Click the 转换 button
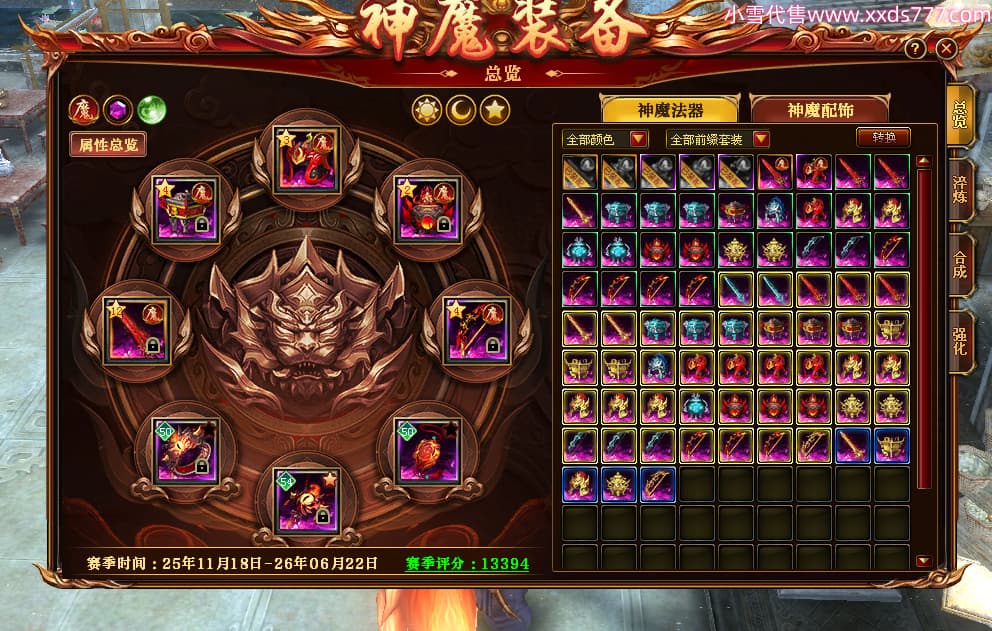992x631 pixels. click(x=884, y=138)
